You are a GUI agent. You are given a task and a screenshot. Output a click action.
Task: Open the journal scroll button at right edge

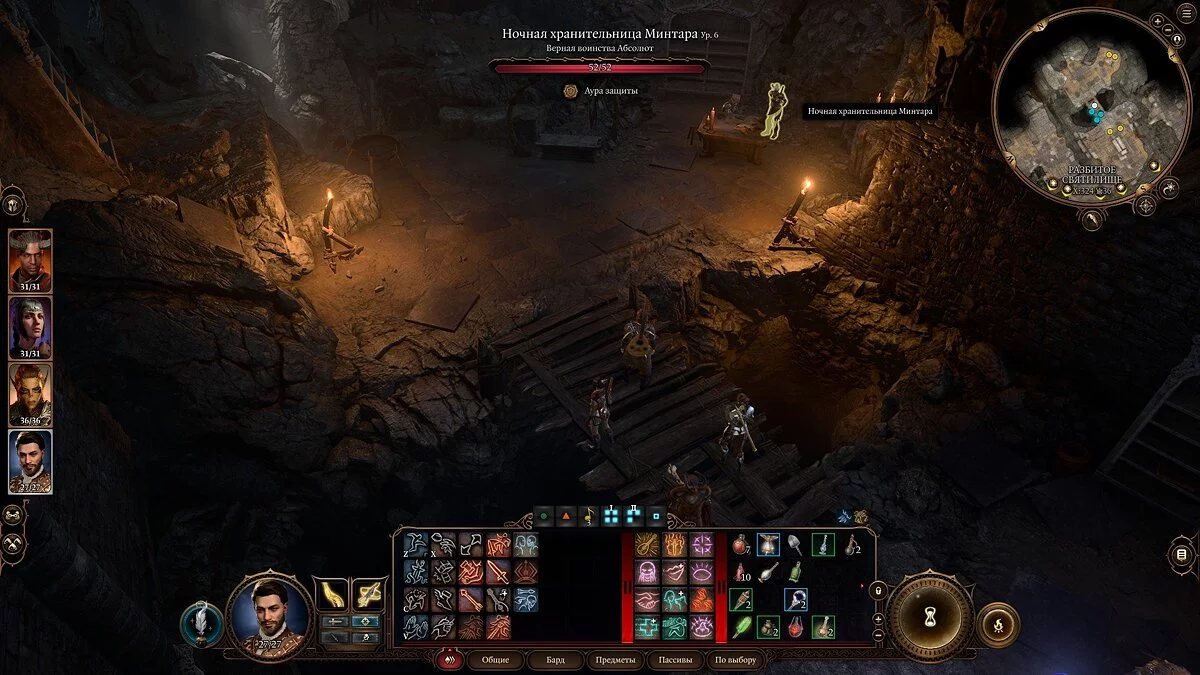pos(1181,554)
